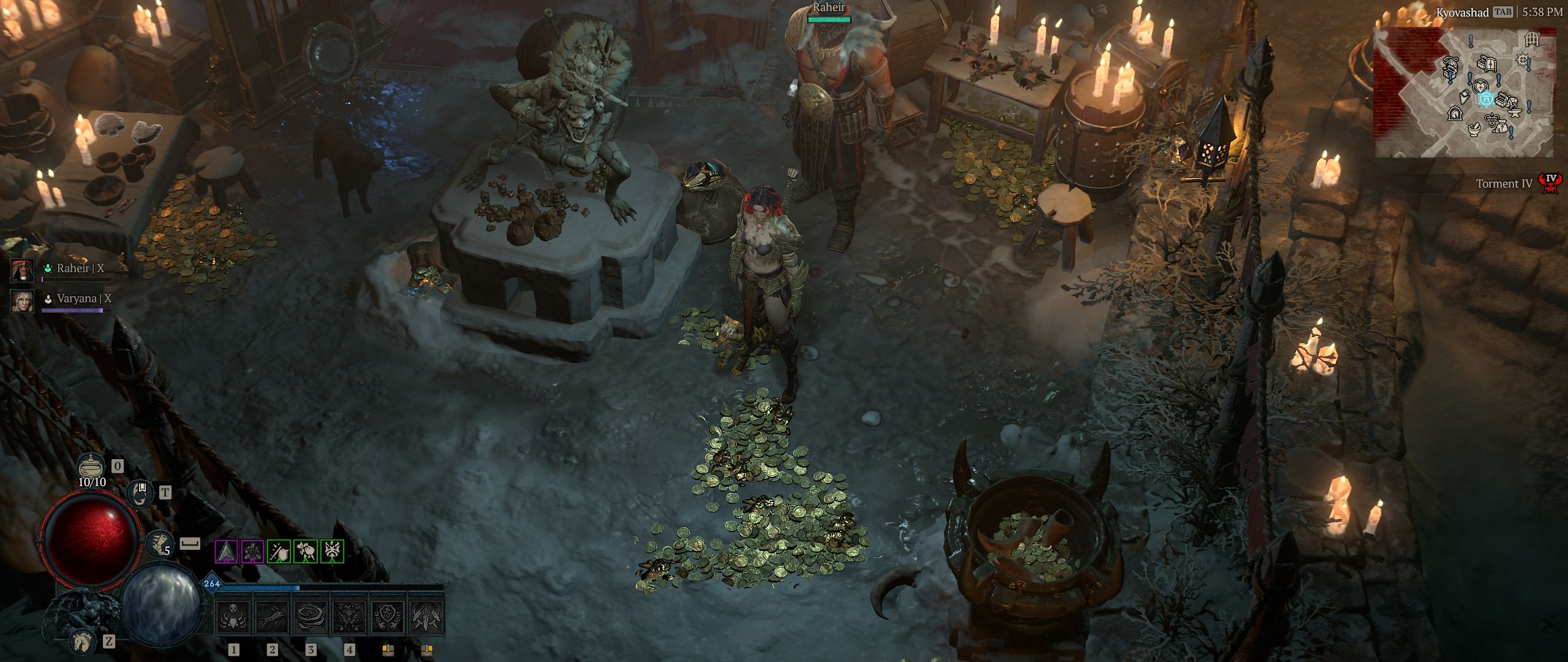
Task: Activate the crest shield skill slot
Action: 388,615
